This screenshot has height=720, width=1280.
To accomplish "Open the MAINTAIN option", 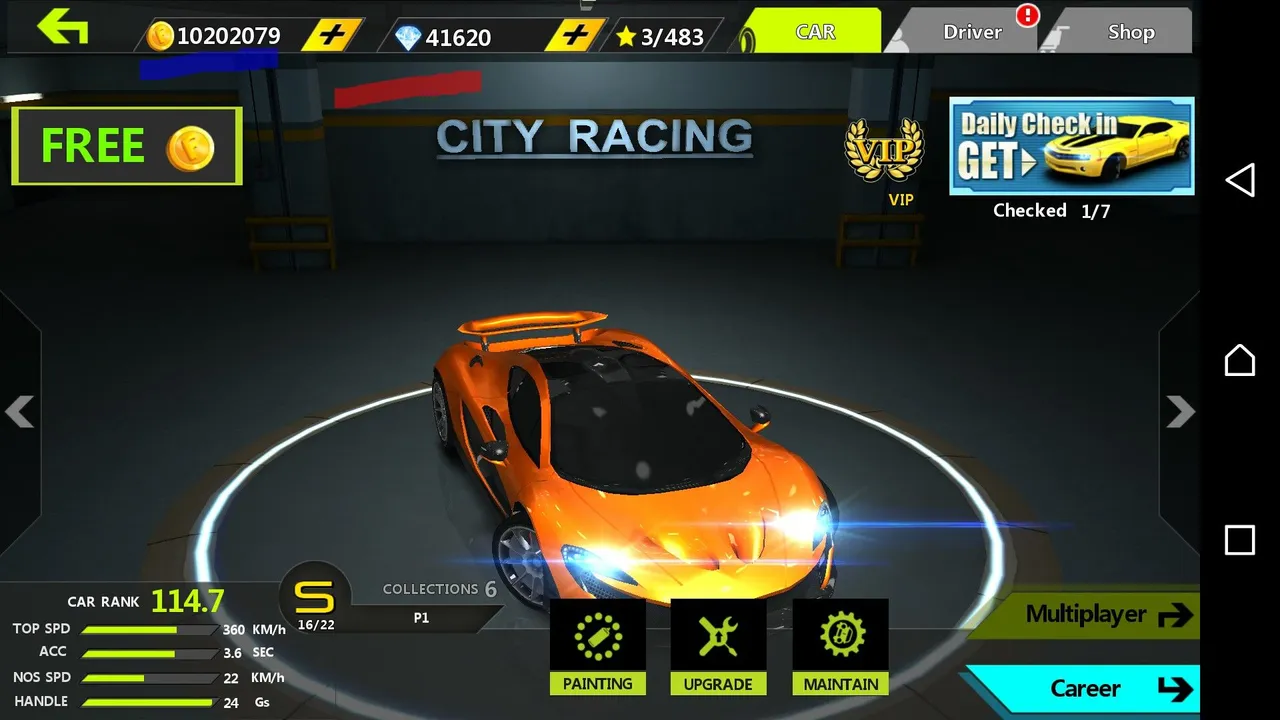I will coord(841,646).
